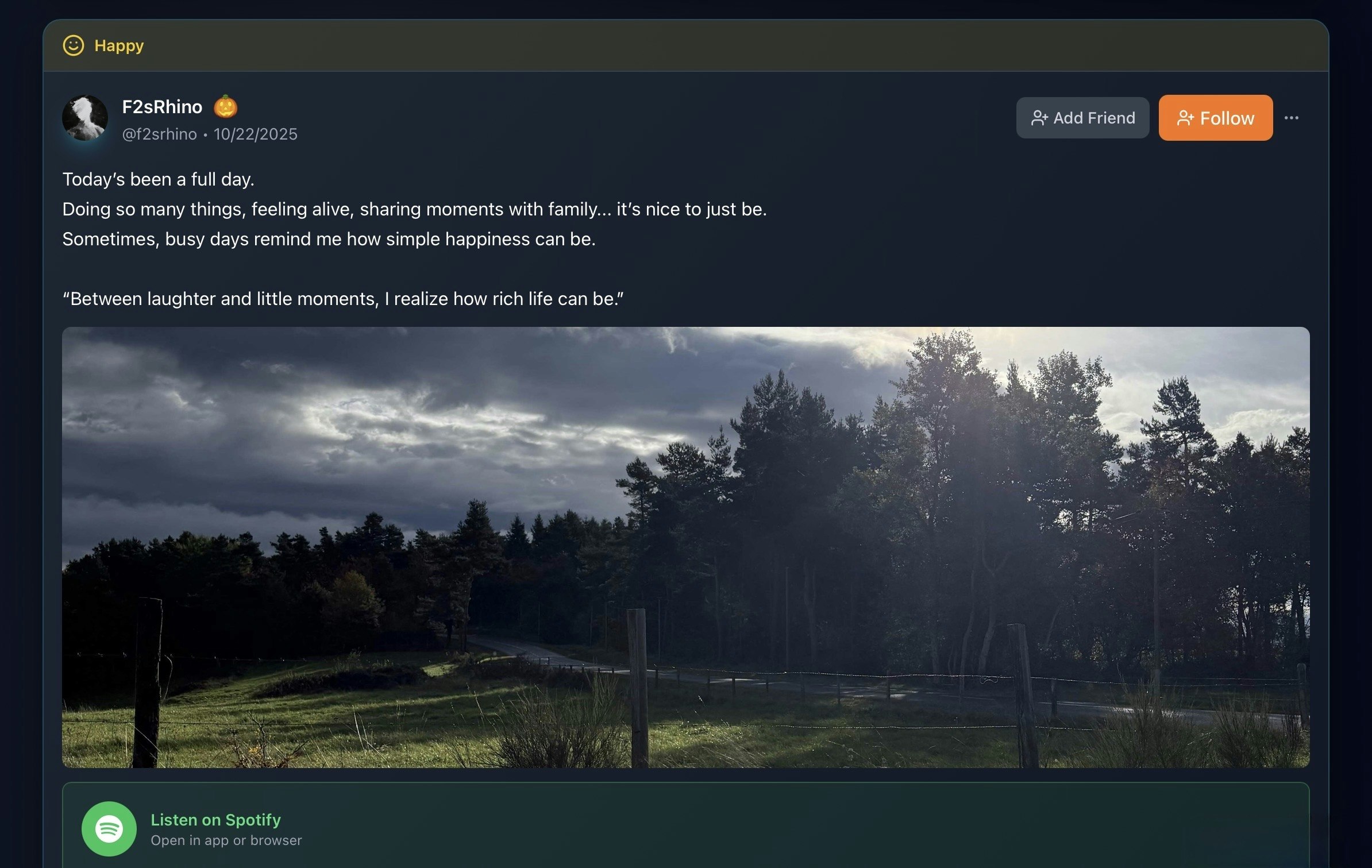The image size is (1372, 868).
Task: Click the person-plus icon inside the Follow button
Action: click(1185, 118)
